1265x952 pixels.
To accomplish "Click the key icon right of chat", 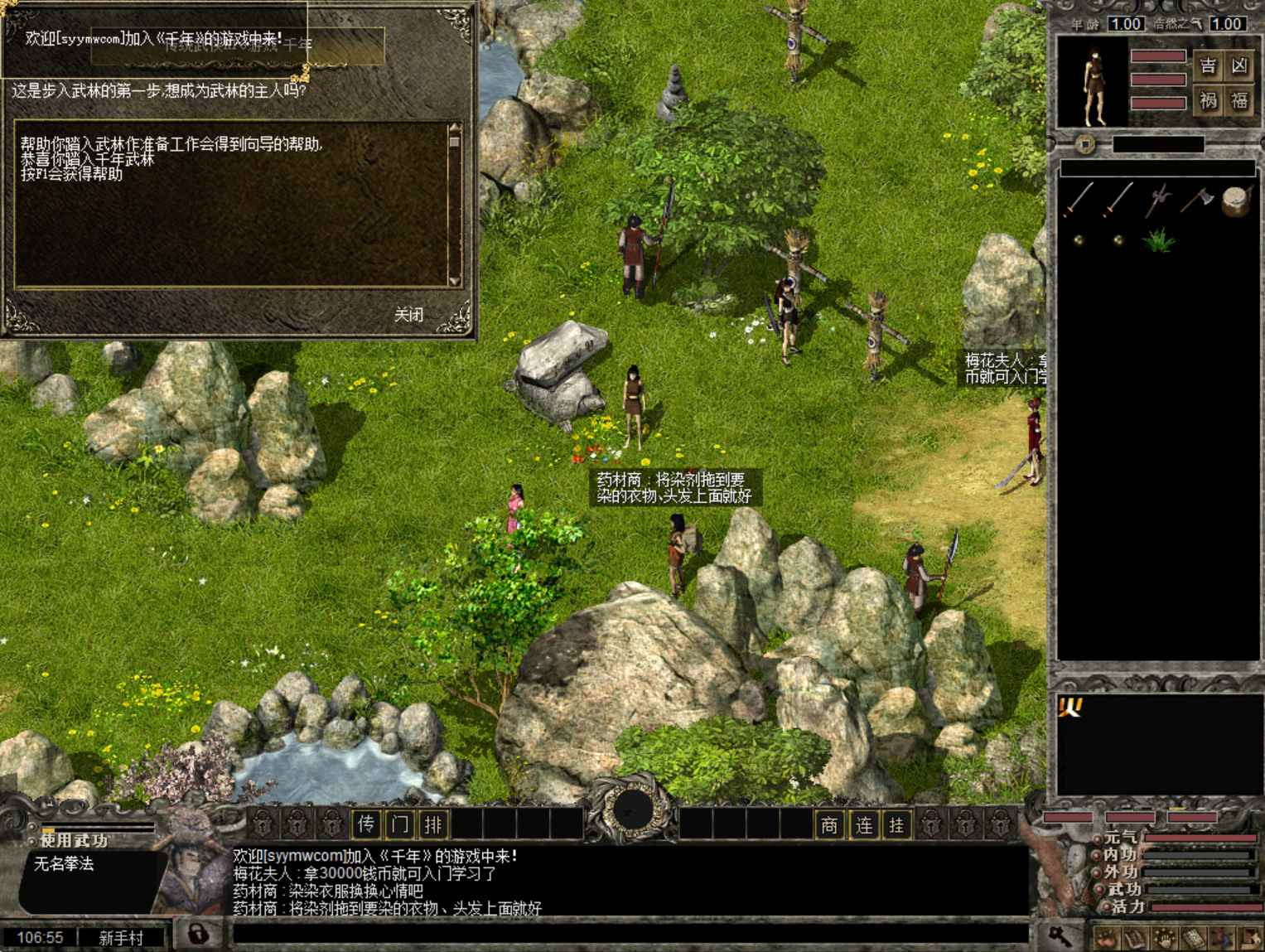I will (x=1060, y=935).
